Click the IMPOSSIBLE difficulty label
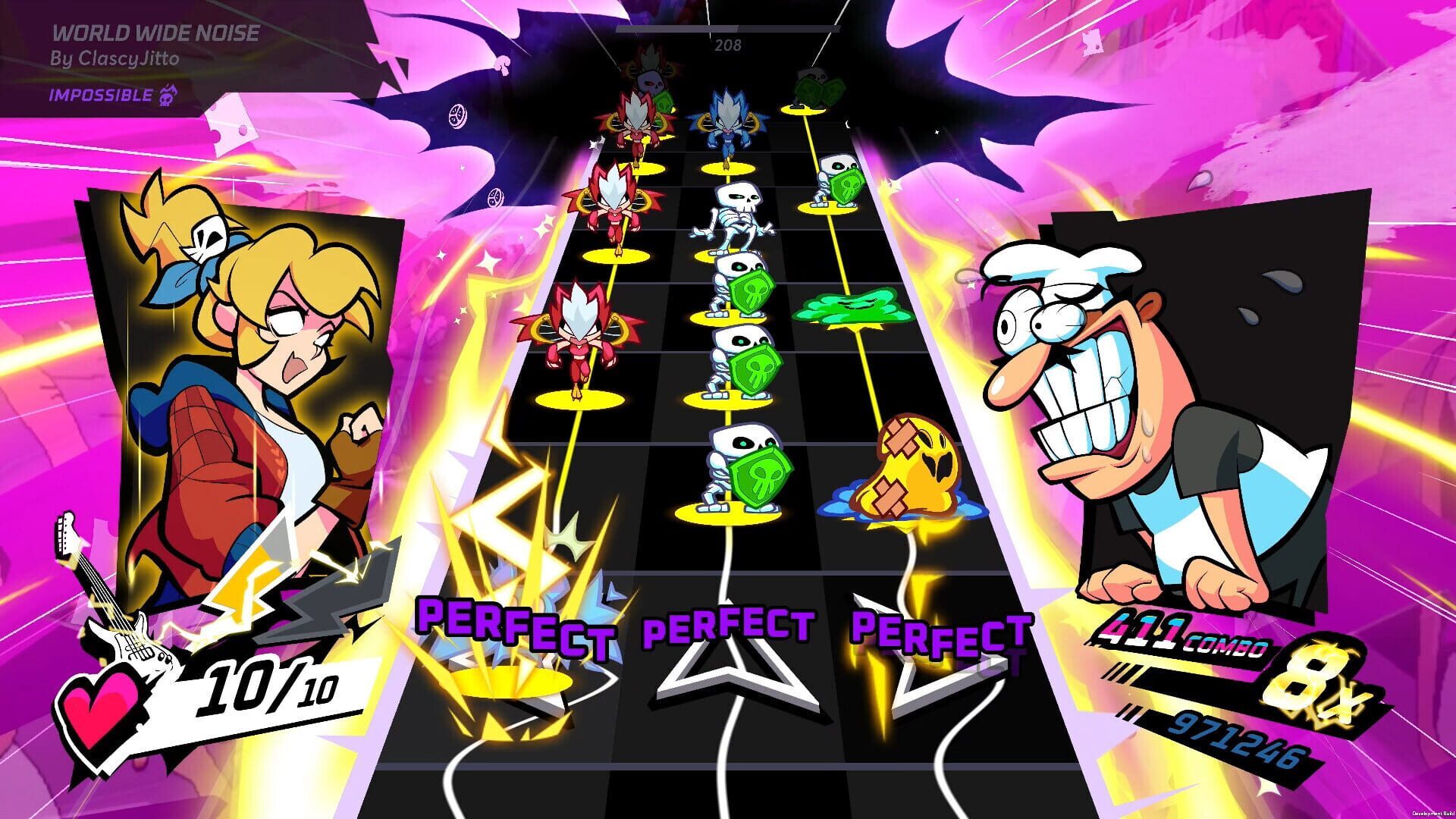The width and height of the screenshot is (1456, 819). click(99, 96)
